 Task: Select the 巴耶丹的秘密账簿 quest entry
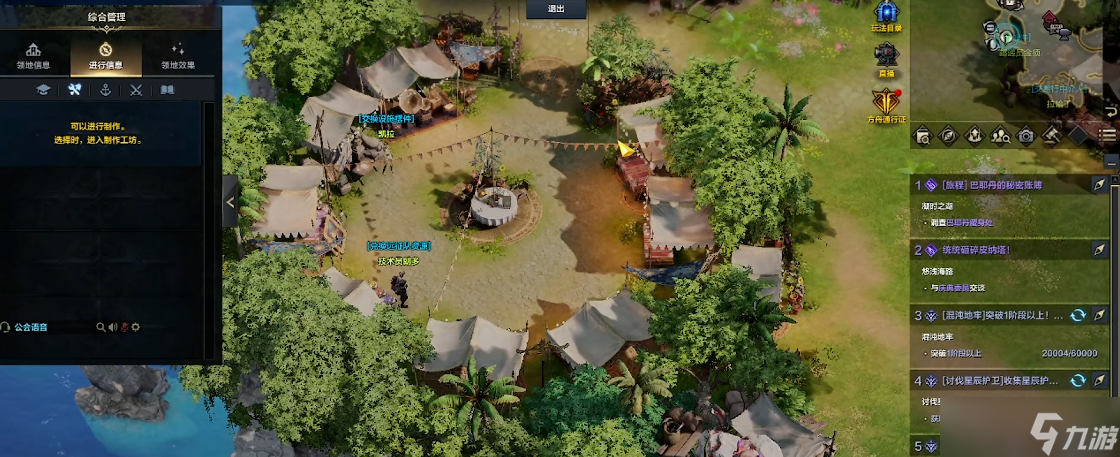click(x=1000, y=185)
